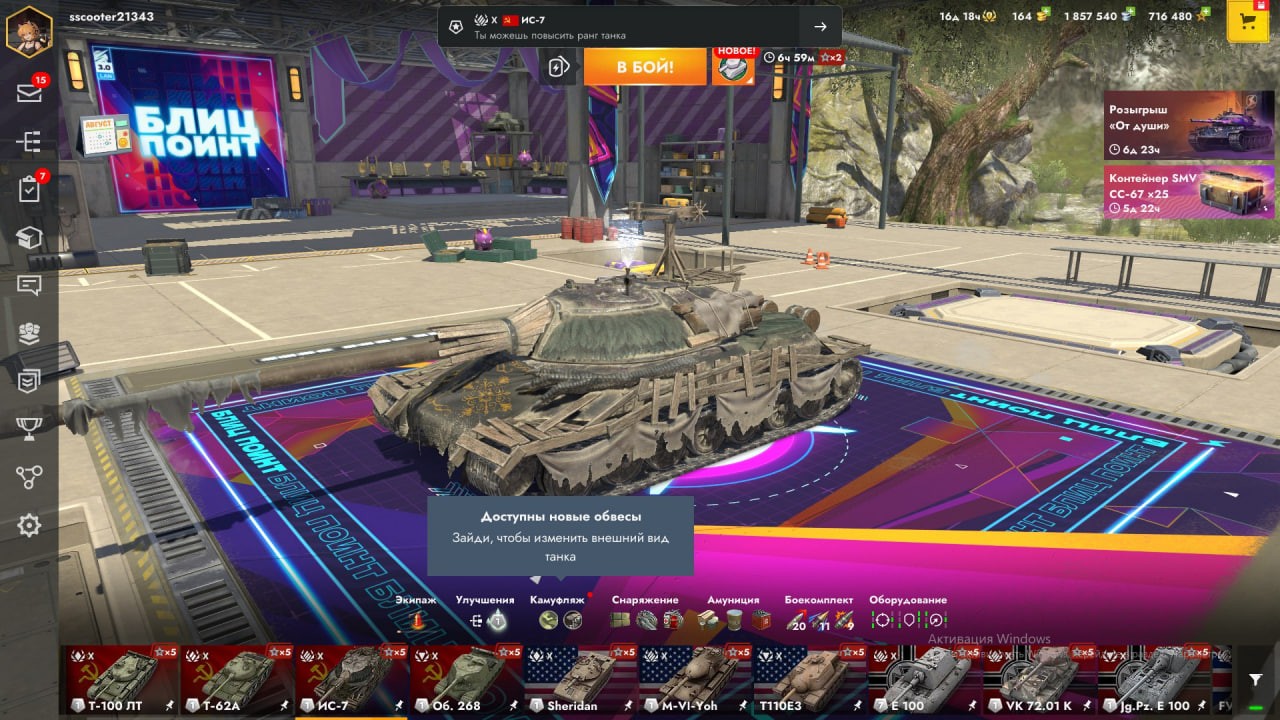
Task: Select the VK 72.01 K tank
Action: click(x=1040, y=679)
